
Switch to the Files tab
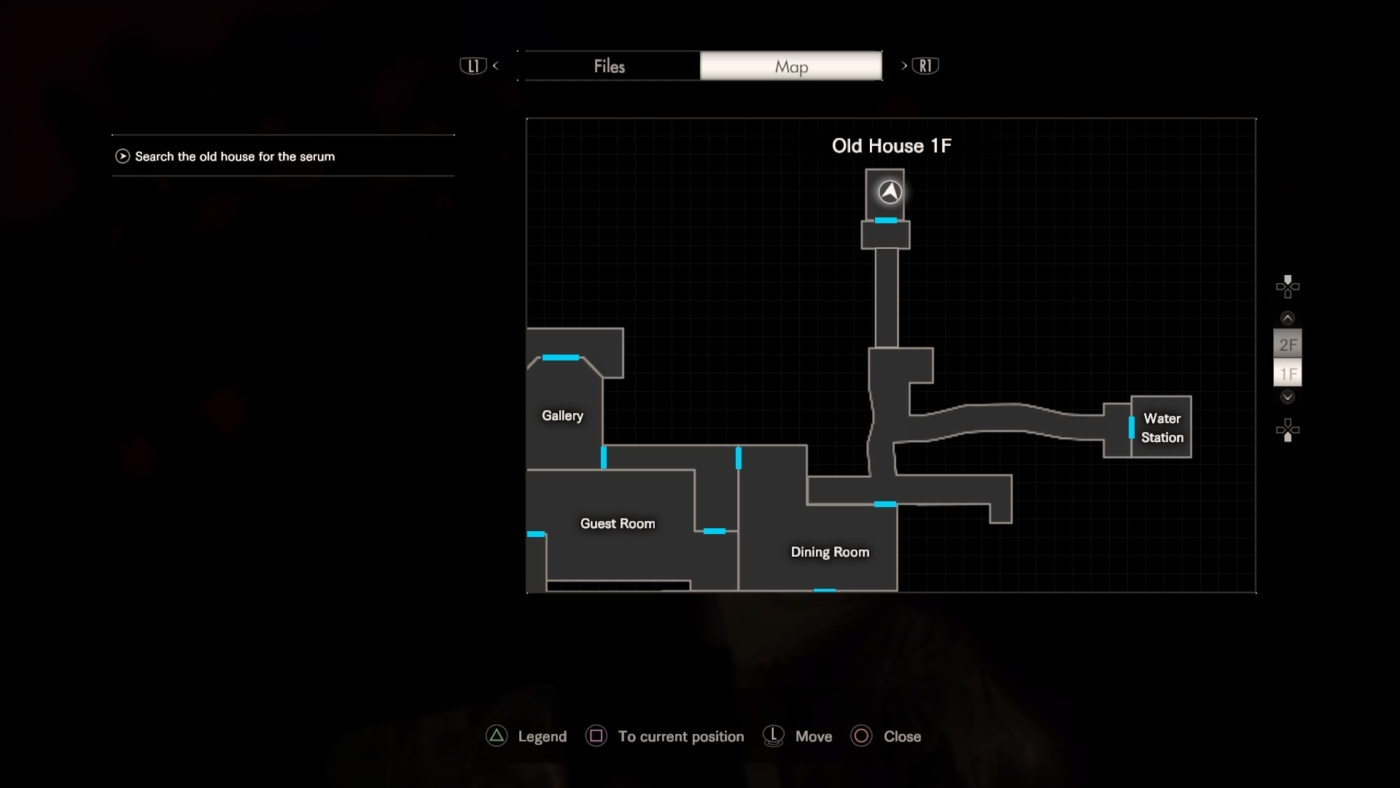609,67
